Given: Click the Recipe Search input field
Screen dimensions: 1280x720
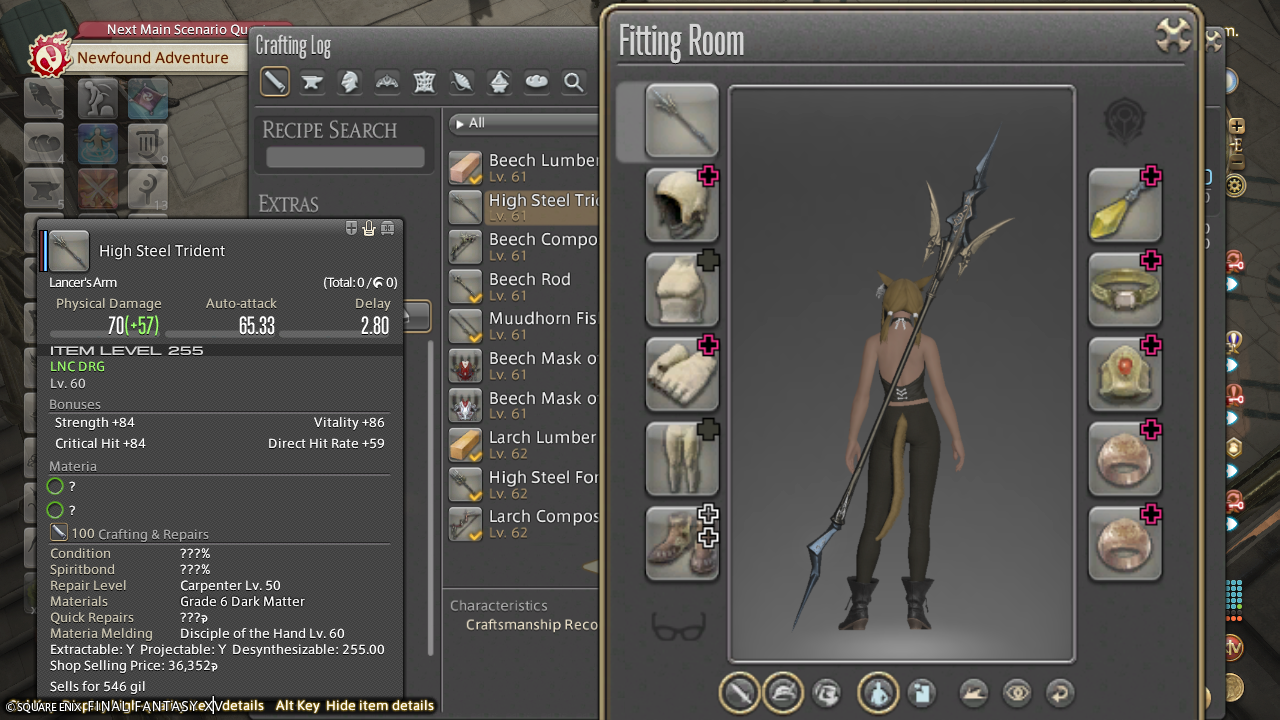Looking at the screenshot, I should coord(345,158).
